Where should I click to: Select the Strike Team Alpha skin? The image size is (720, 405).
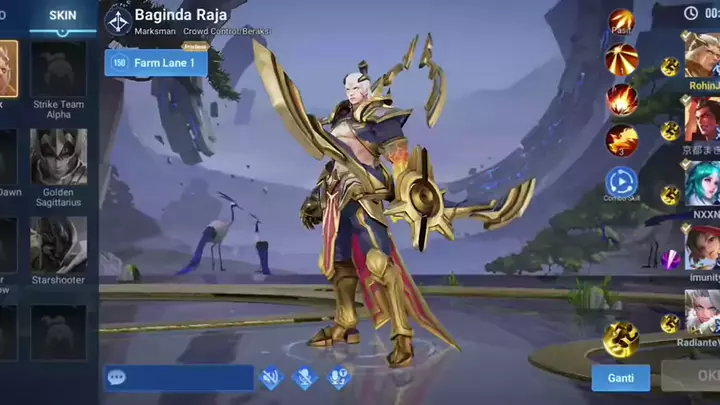click(58, 70)
